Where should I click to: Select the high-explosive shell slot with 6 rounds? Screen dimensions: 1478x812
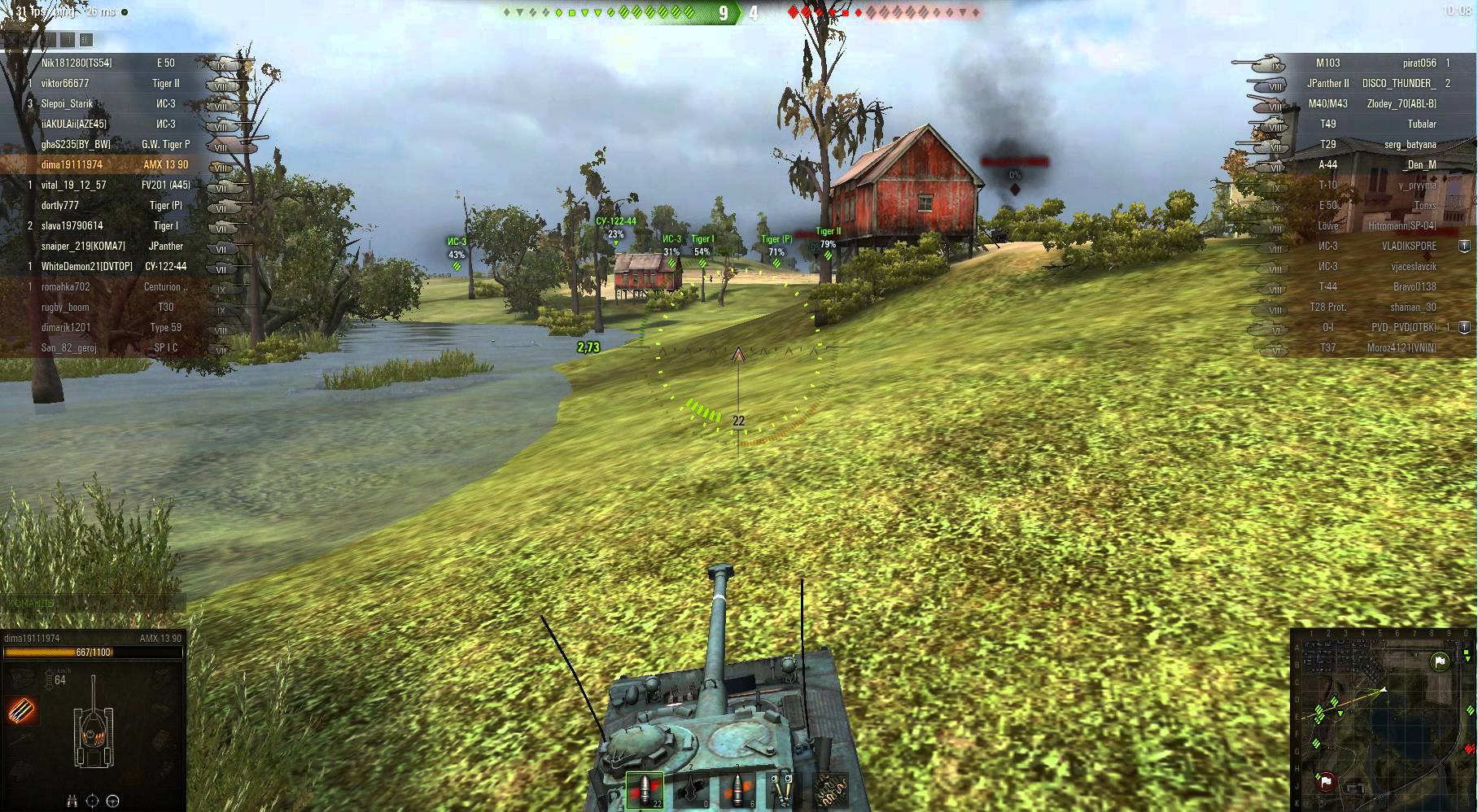click(737, 790)
